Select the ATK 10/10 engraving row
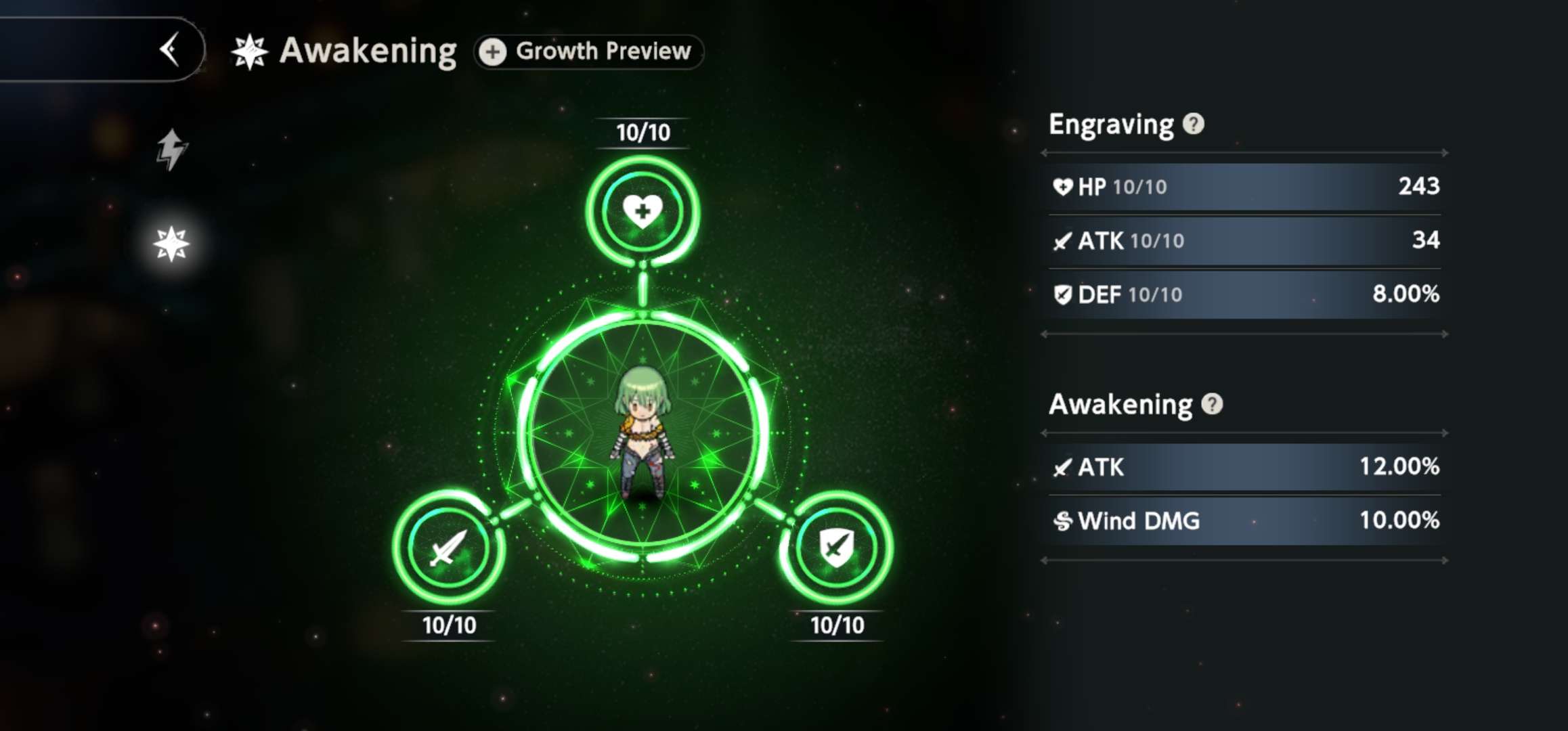Viewport: 1568px width, 731px height. [x=1244, y=240]
